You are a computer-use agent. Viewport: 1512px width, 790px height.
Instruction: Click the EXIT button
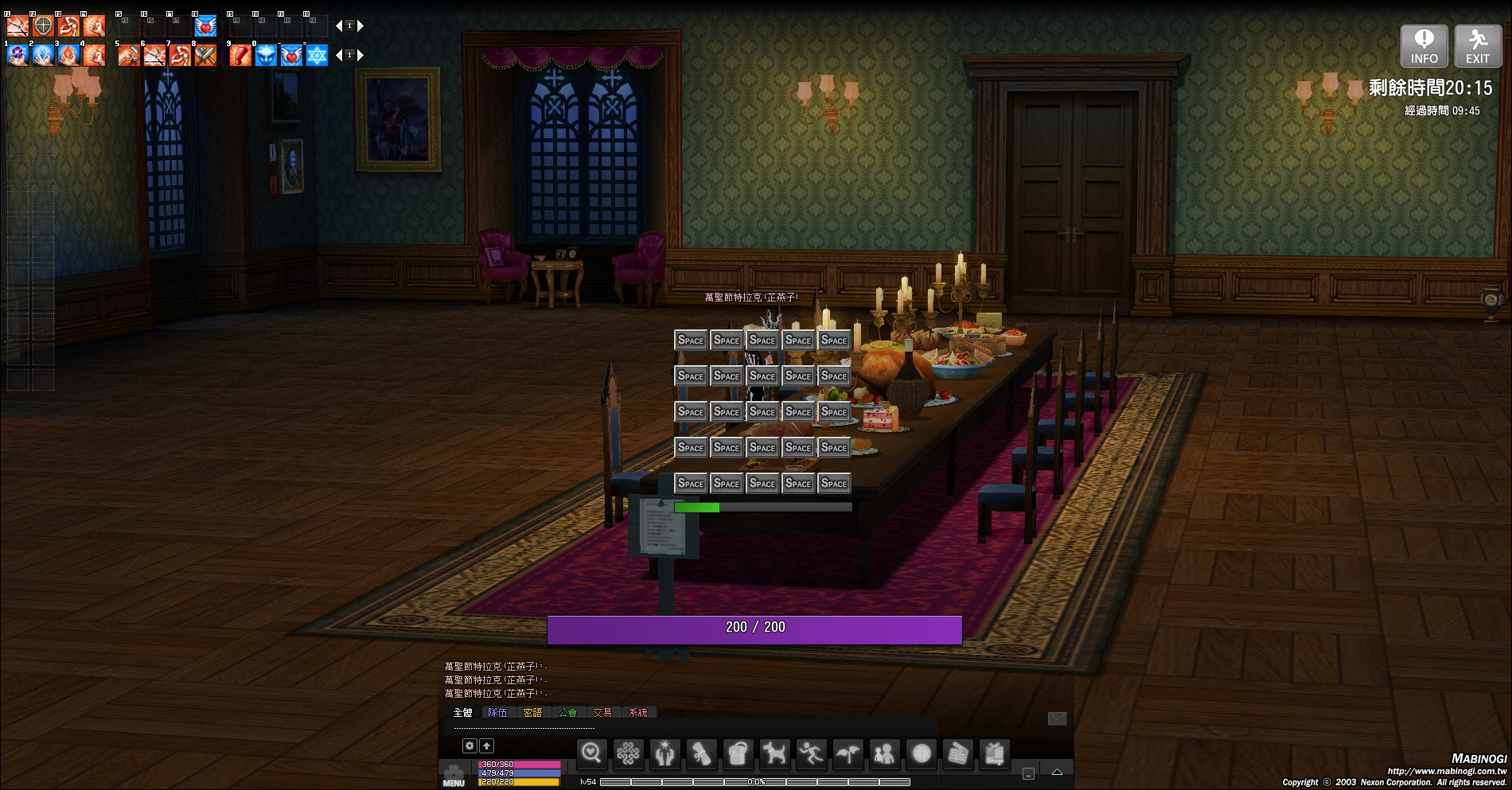(1478, 46)
